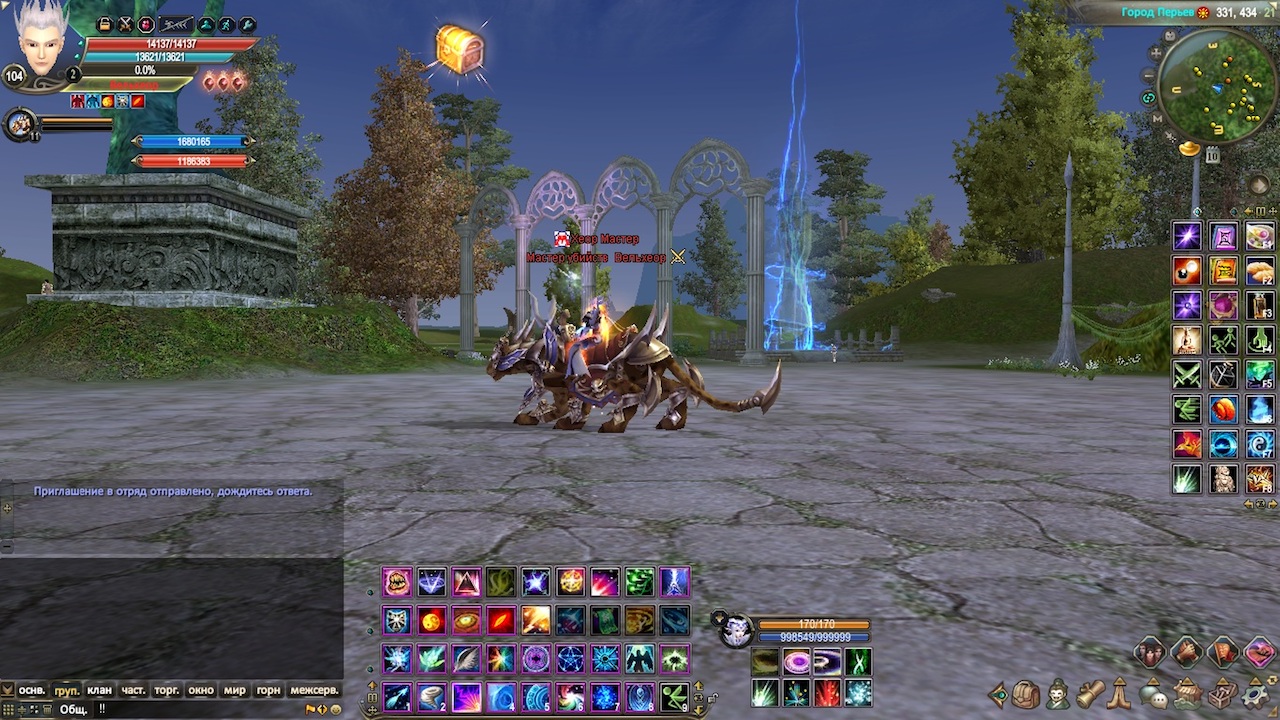Open the character portrait menu icon
This screenshot has width=1280, height=720.
1057,693
